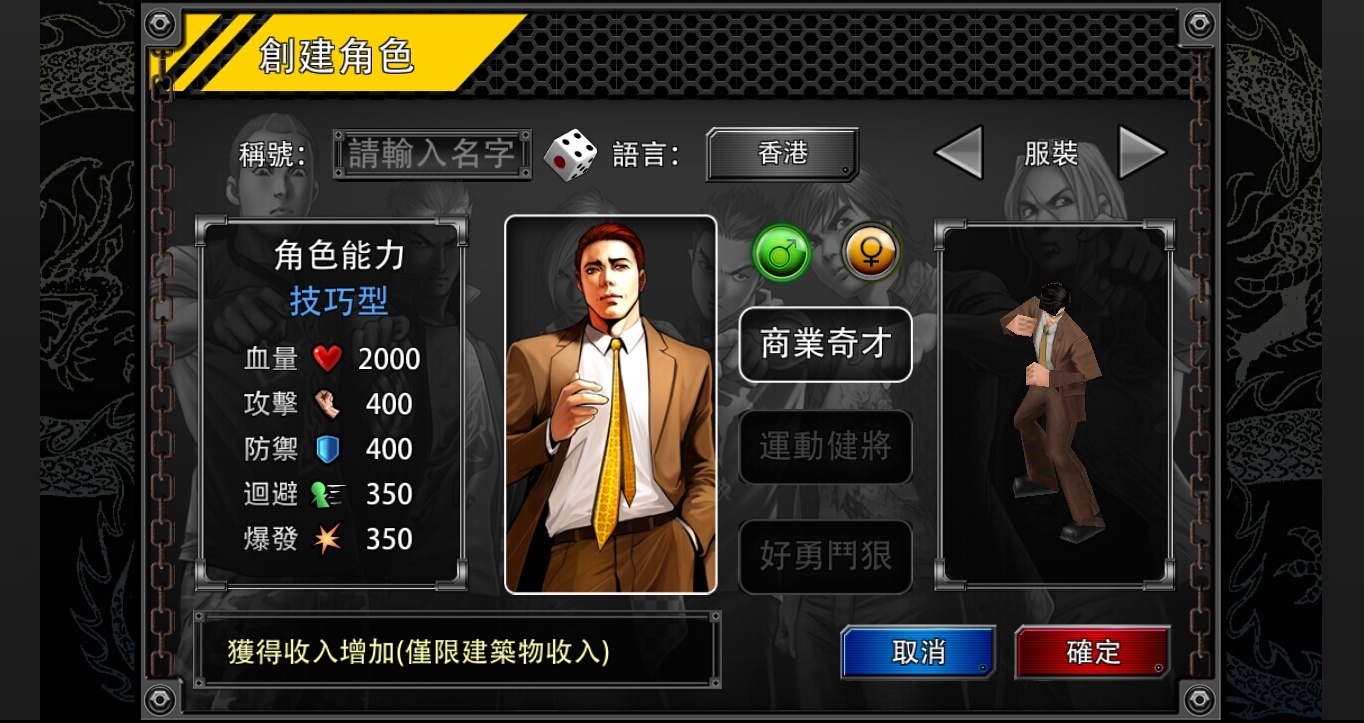Open the 香港 language selector
This screenshot has height=723, width=1364.
pos(781,152)
